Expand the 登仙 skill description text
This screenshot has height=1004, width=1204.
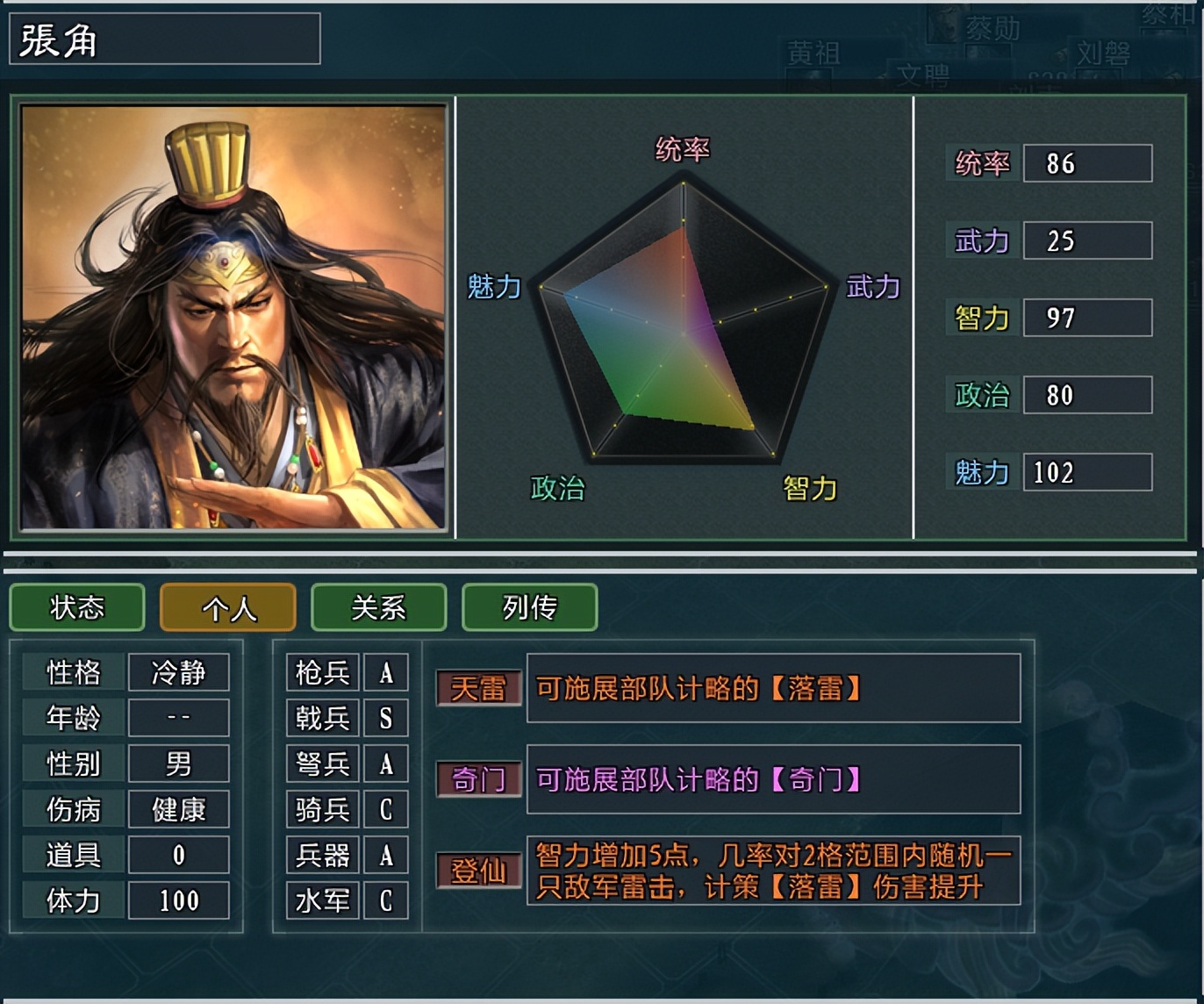click(x=772, y=870)
